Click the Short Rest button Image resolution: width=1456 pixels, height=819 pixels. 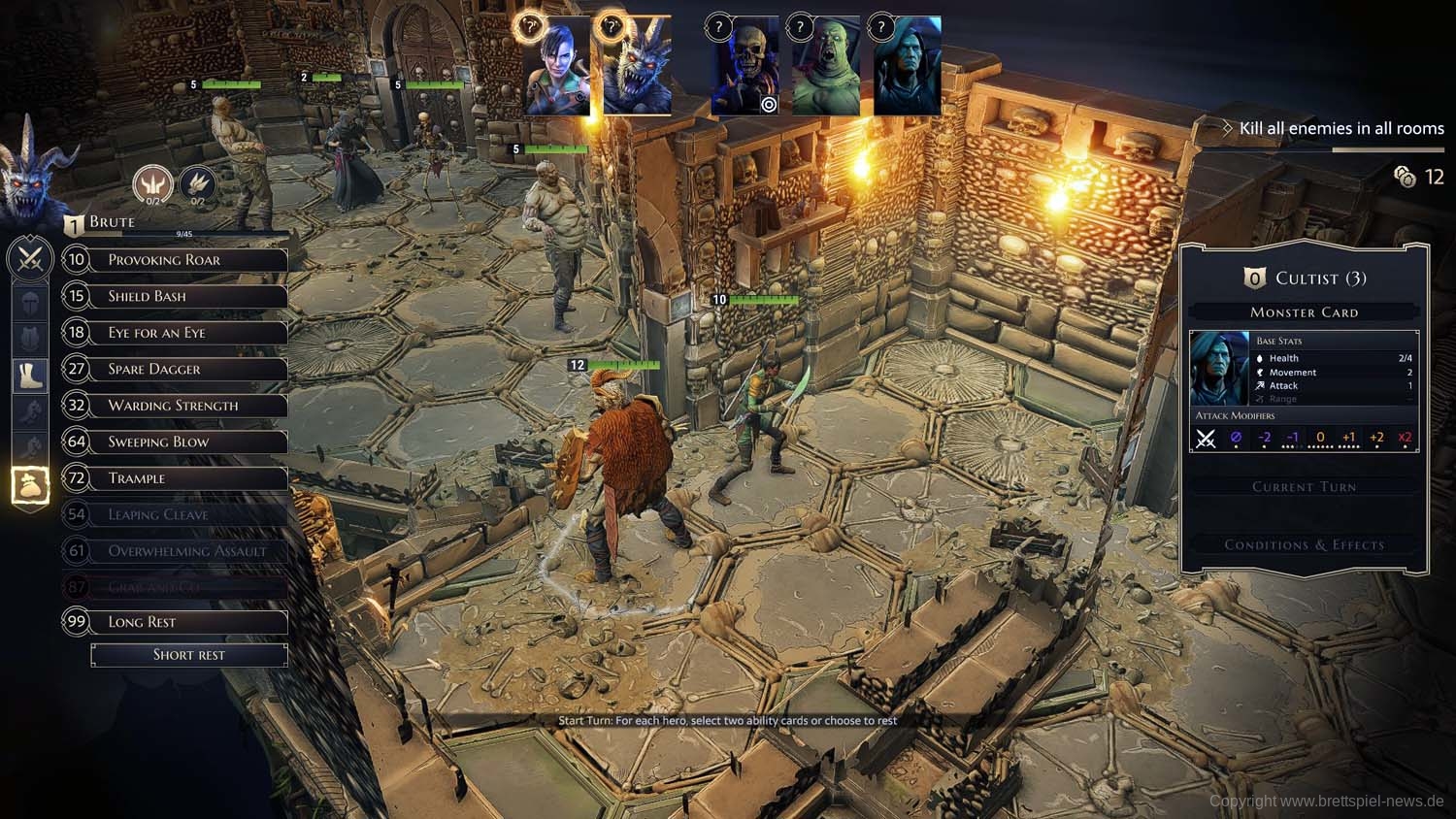coord(189,655)
